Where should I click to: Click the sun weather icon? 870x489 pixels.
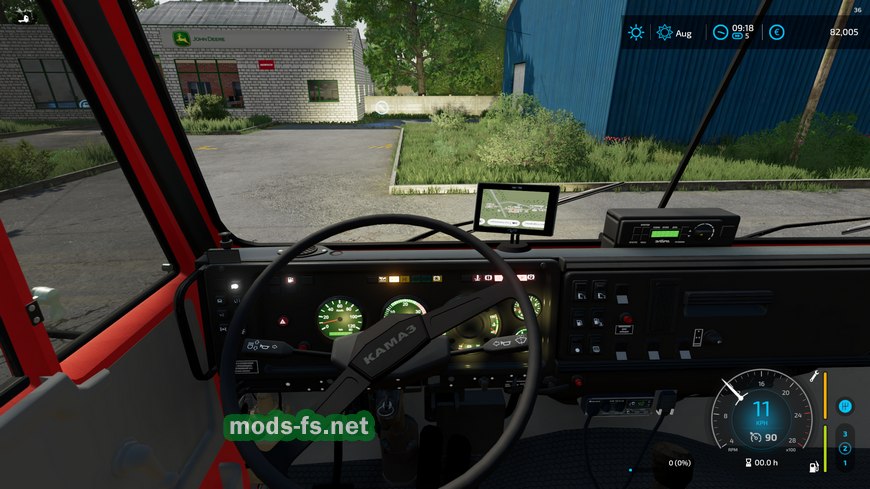(x=636, y=32)
